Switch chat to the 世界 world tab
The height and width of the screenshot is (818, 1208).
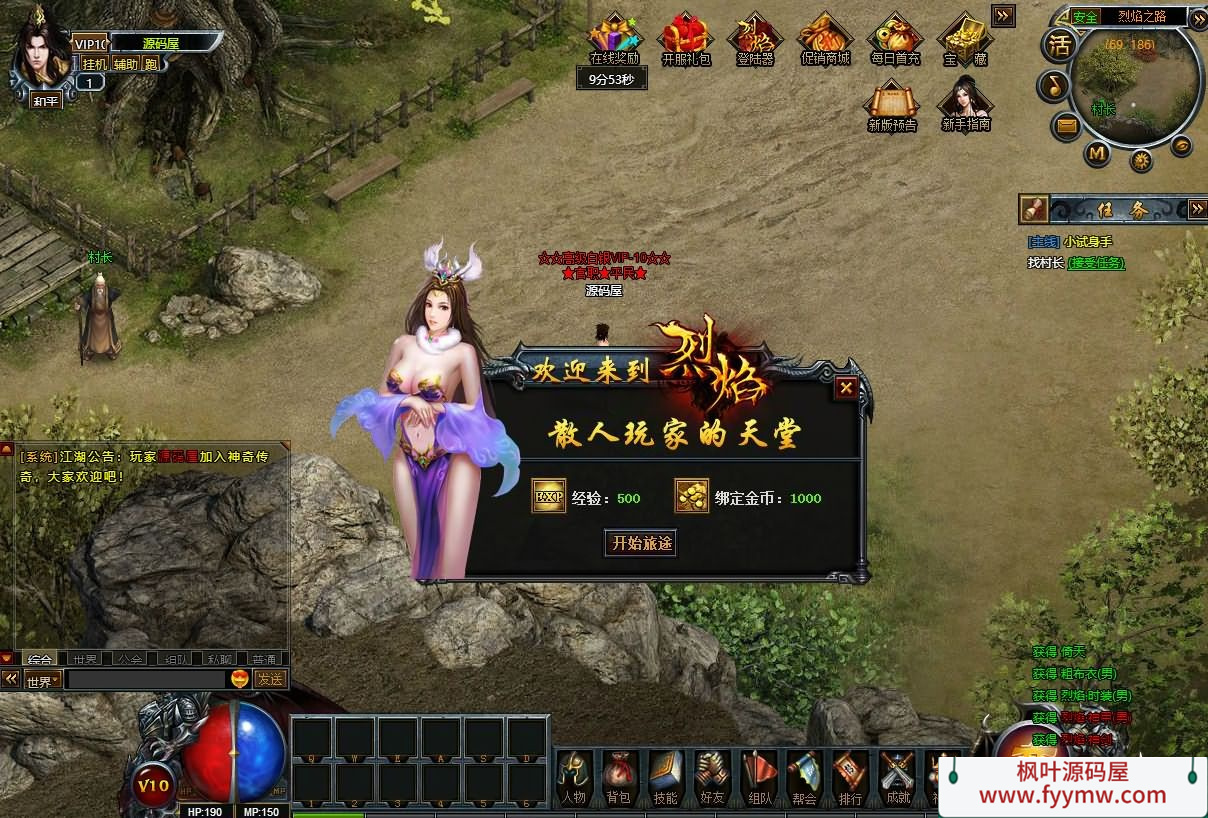[85, 659]
